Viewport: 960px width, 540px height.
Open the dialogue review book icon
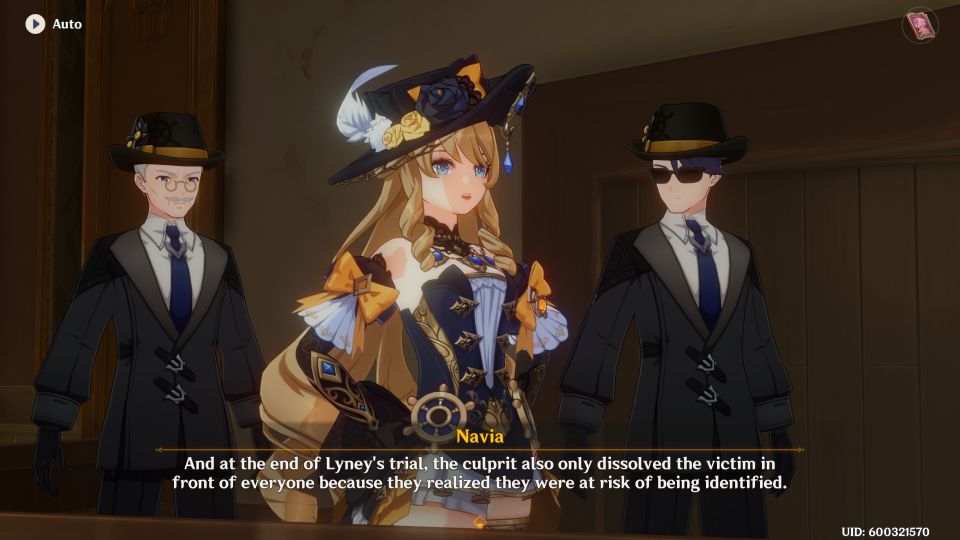click(919, 25)
